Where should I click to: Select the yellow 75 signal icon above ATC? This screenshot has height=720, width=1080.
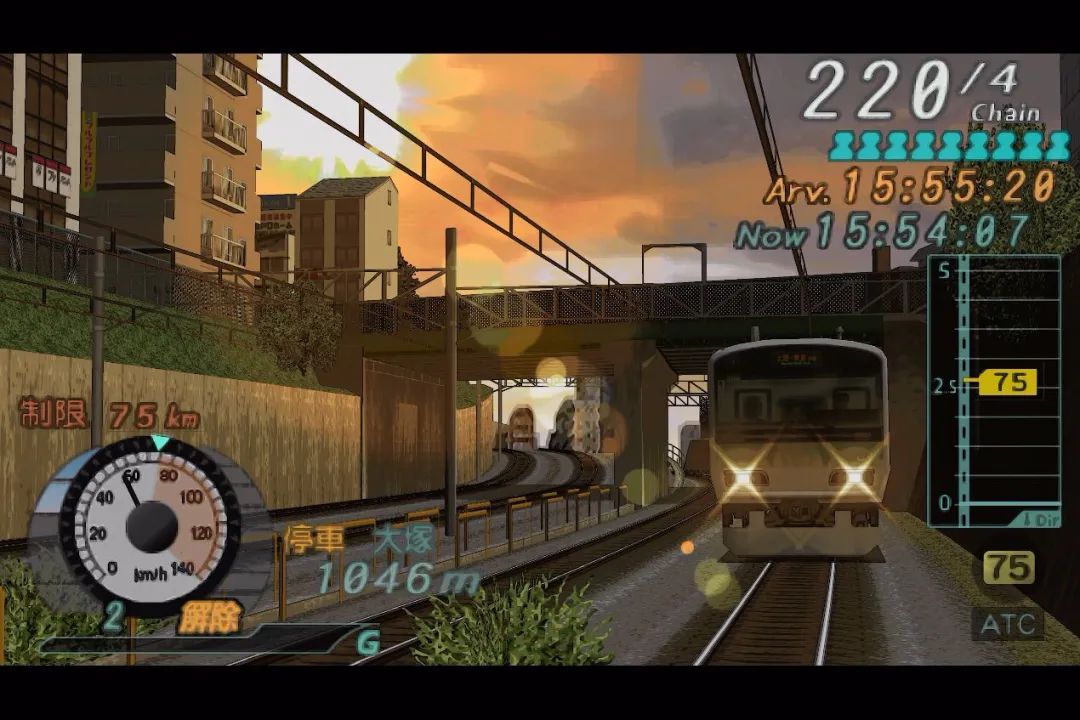[1008, 568]
